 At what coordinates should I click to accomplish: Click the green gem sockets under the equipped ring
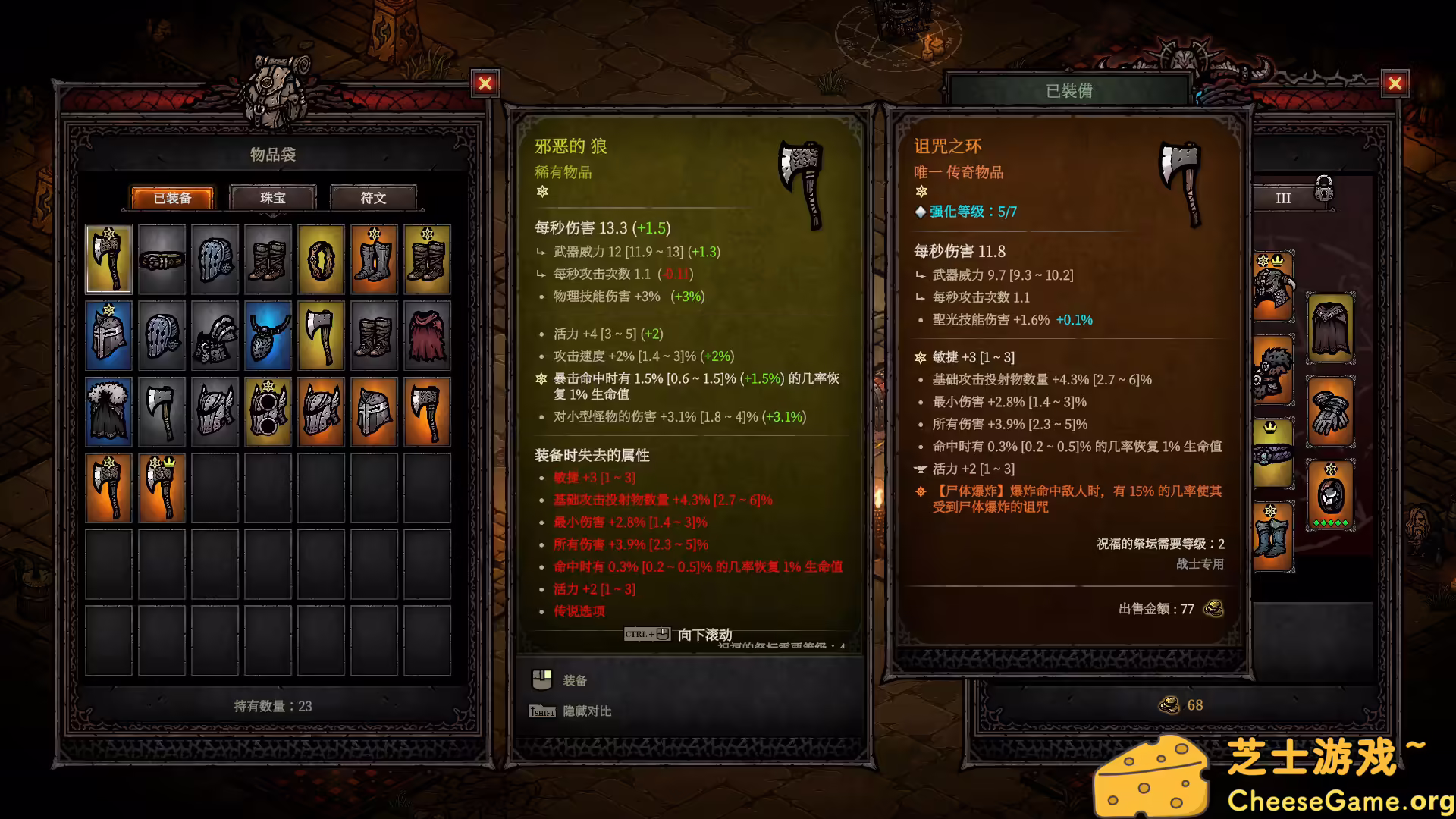coord(1332,523)
